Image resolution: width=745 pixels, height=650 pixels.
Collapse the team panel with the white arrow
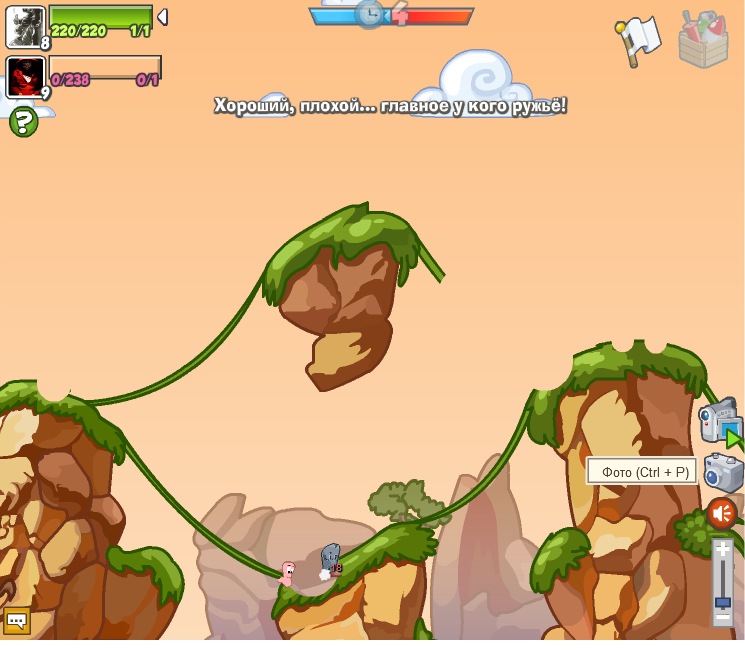162,17
